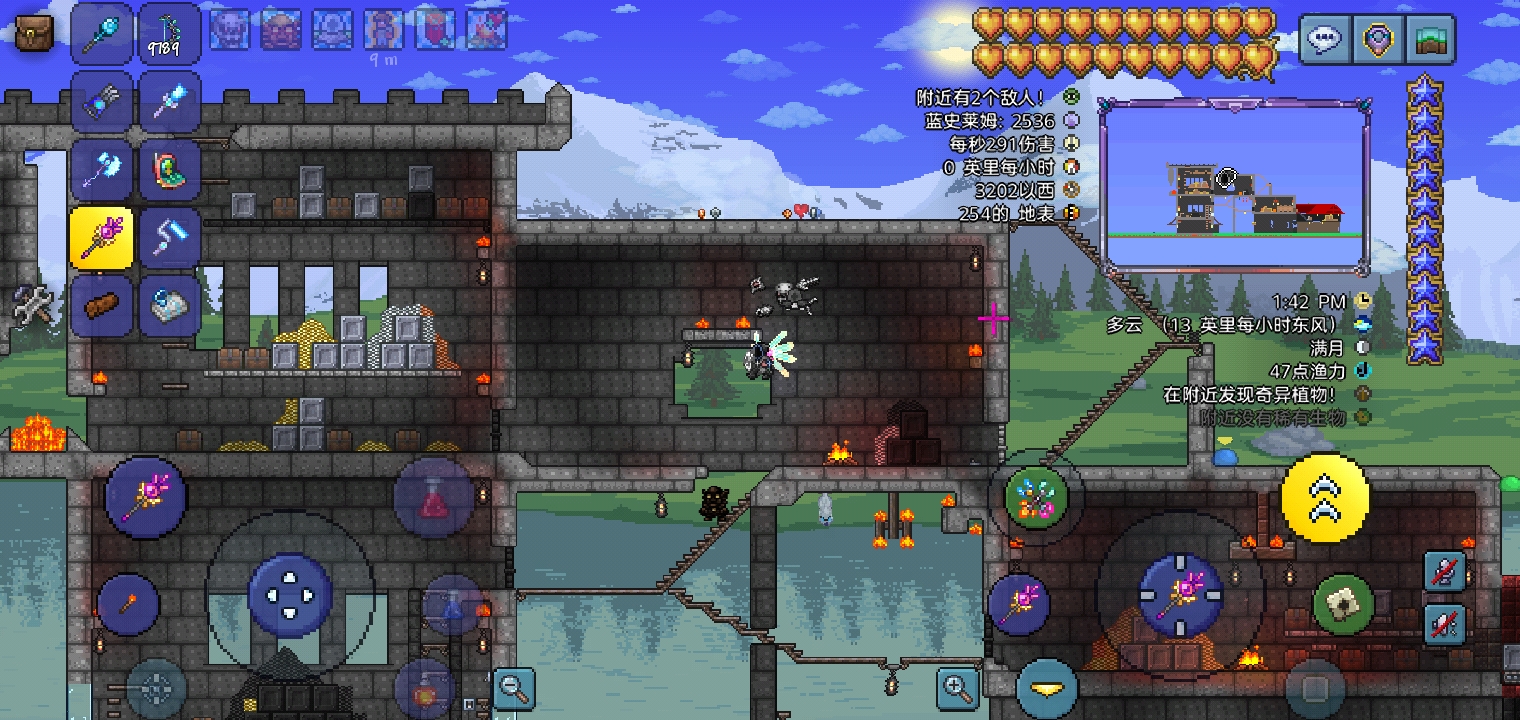Open the green multi-weapon wheel button
Image resolution: width=1520 pixels, height=720 pixels.
click(1036, 497)
